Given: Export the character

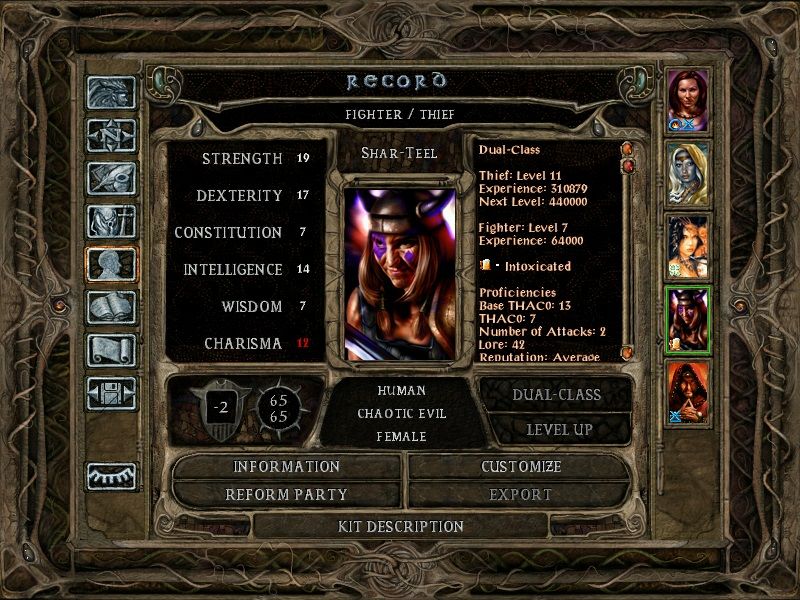Looking at the screenshot, I should 520,494.
